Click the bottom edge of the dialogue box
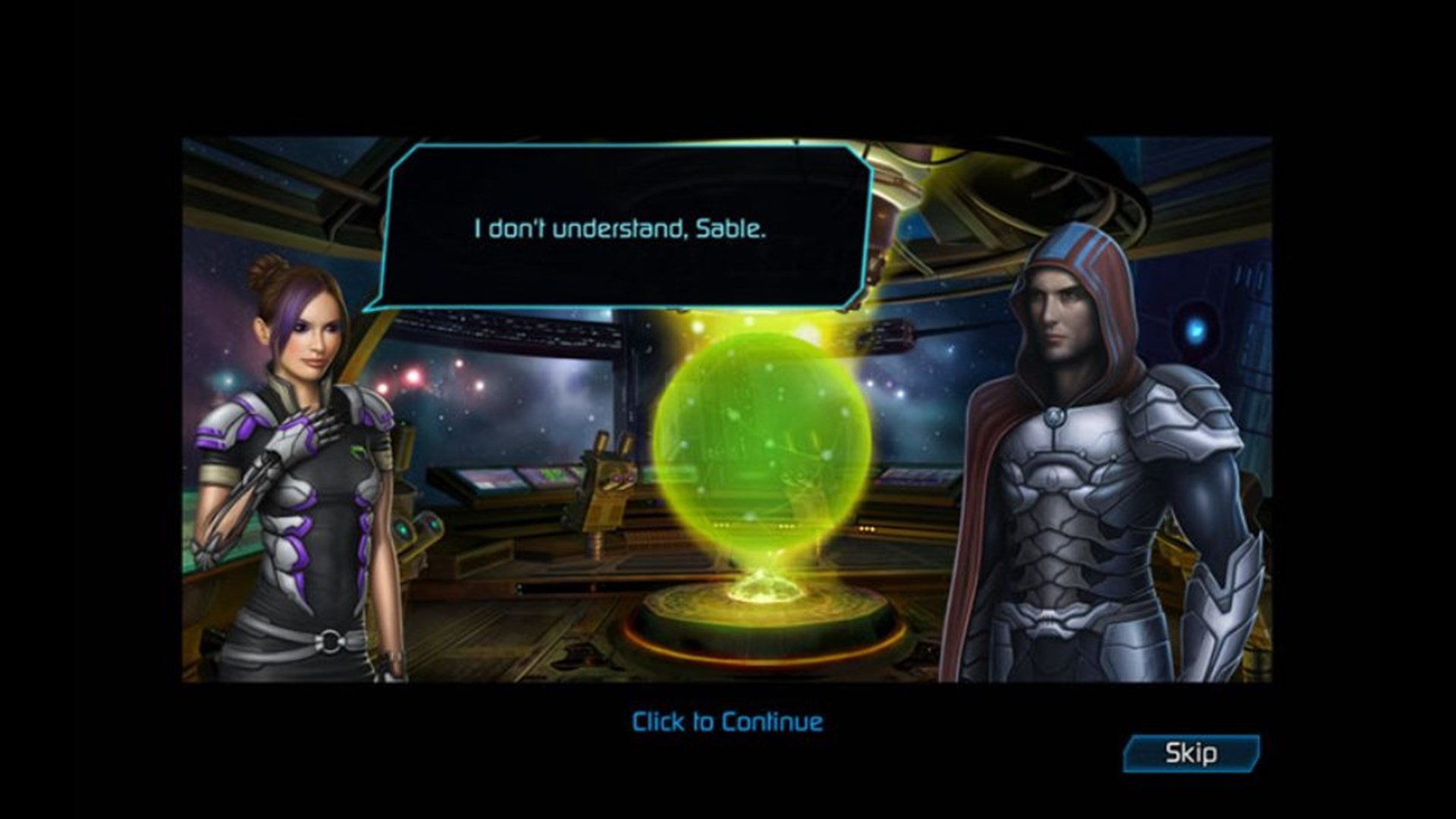The width and height of the screenshot is (1456, 819). [622, 303]
